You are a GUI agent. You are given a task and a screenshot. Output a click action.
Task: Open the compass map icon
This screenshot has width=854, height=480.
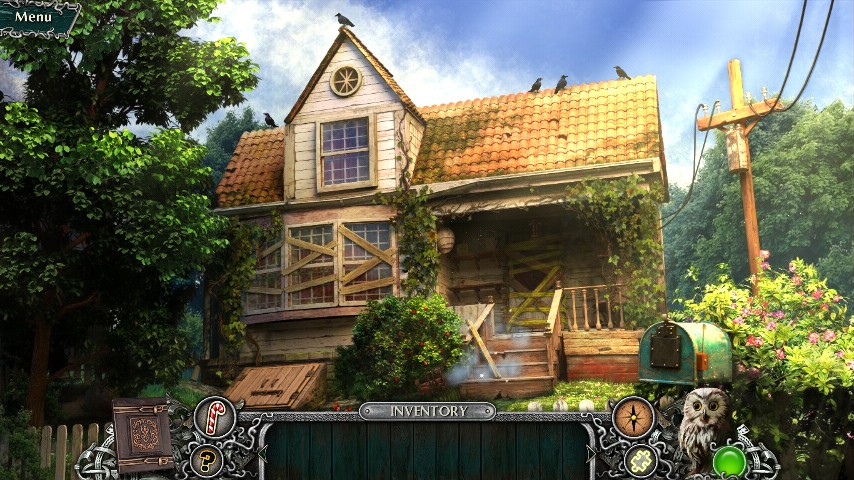(x=632, y=416)
